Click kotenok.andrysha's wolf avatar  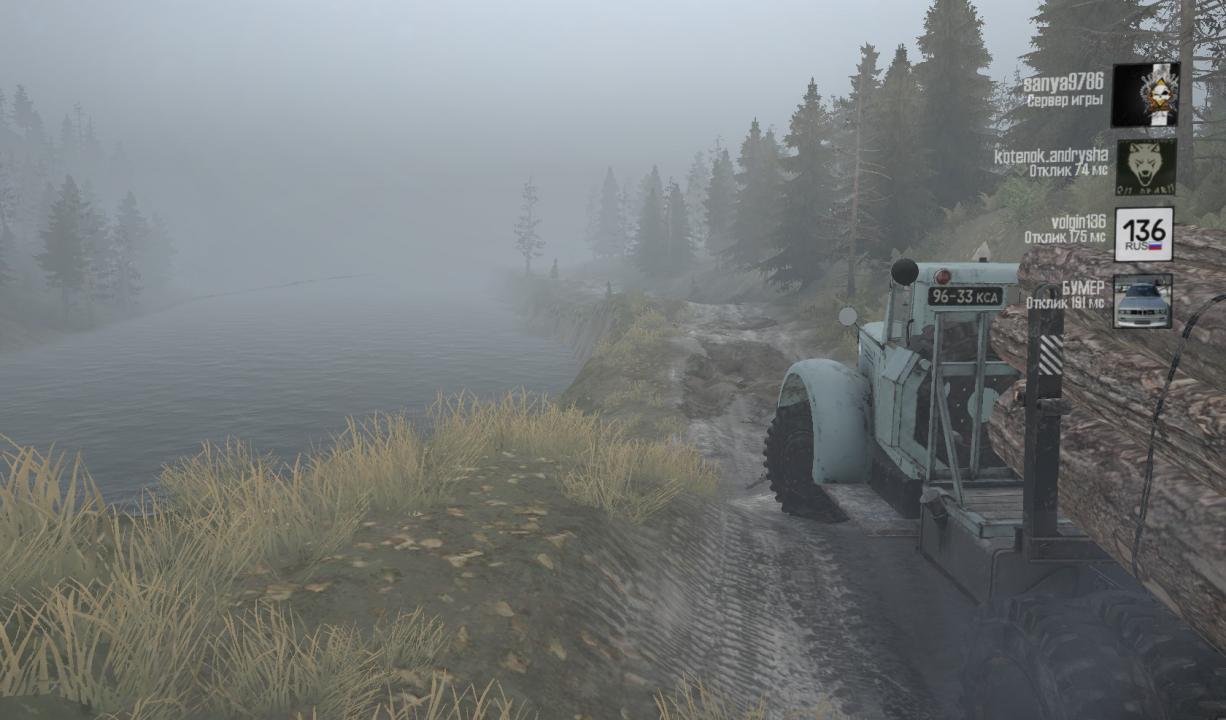[x=1145, y=166]
